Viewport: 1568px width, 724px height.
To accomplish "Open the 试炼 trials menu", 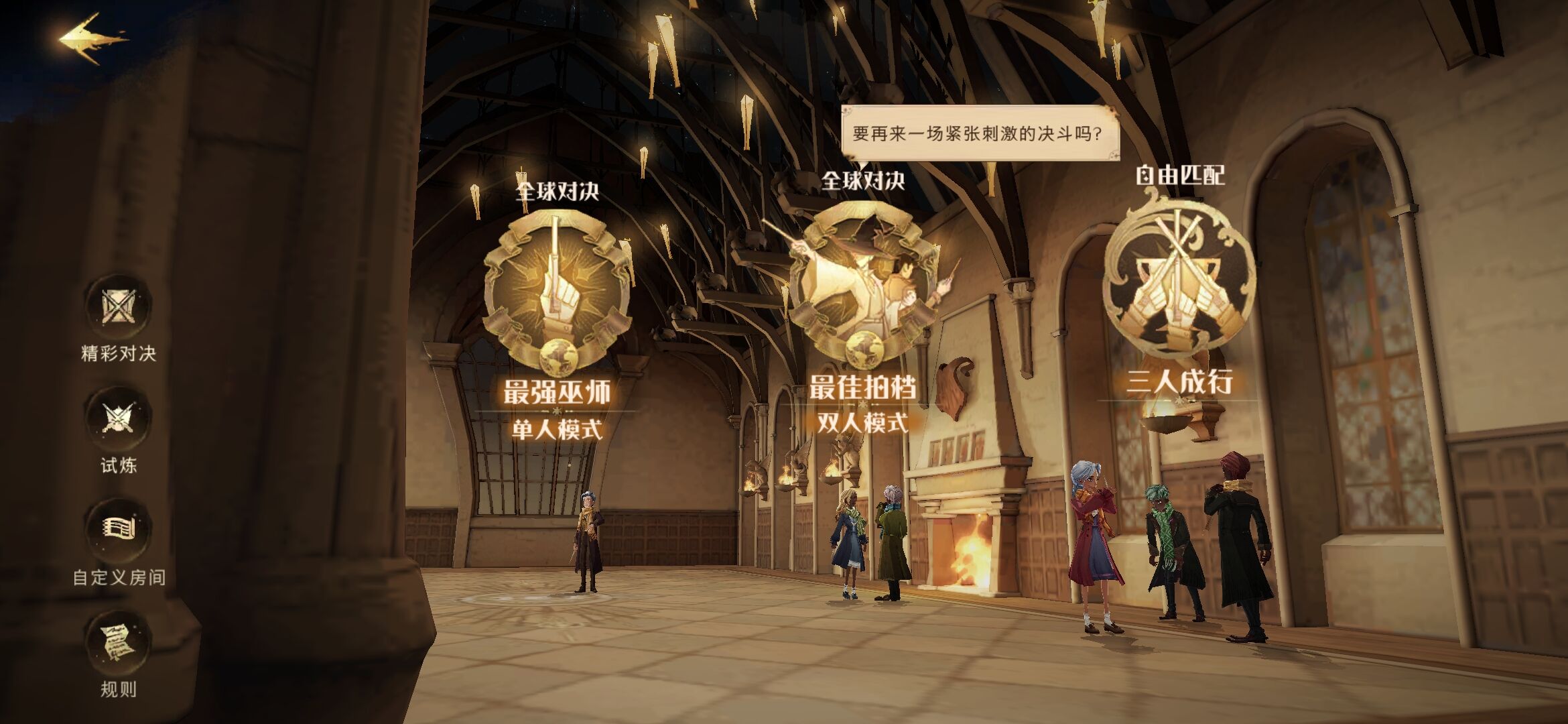I will (119, 418).
